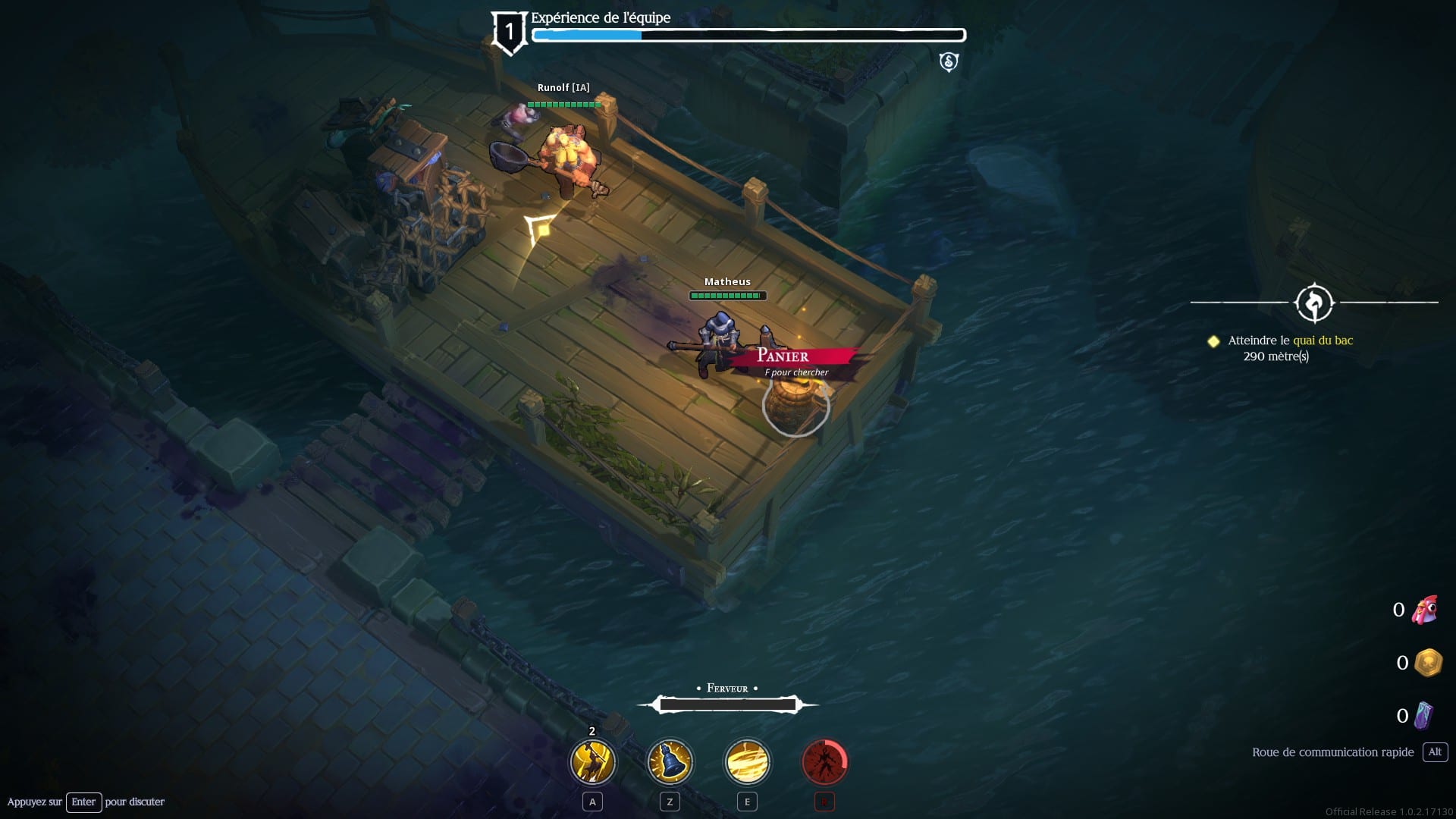The width and height of the screenshot is (1456, 819).
Task: Click the Ferveur title label
Action: (x=729, y=688)
